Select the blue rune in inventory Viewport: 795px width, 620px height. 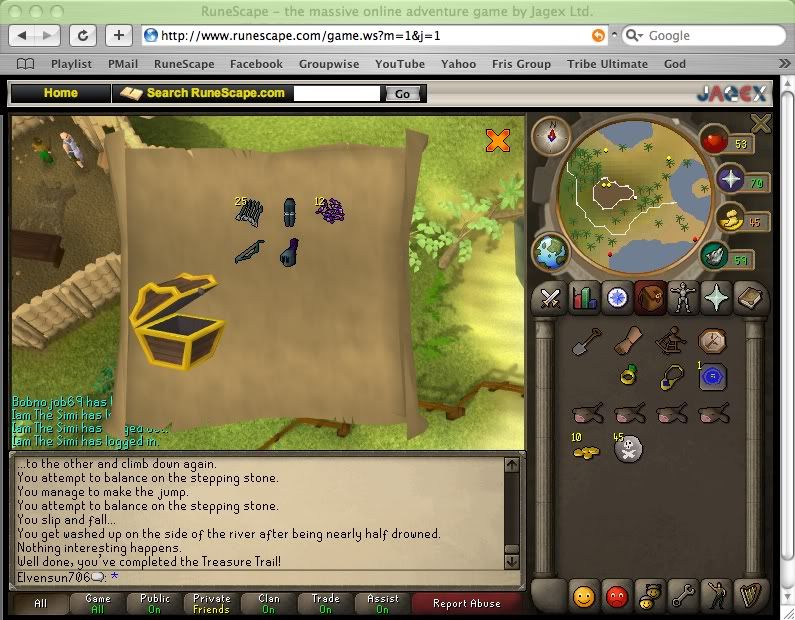(x=713, y=377)
